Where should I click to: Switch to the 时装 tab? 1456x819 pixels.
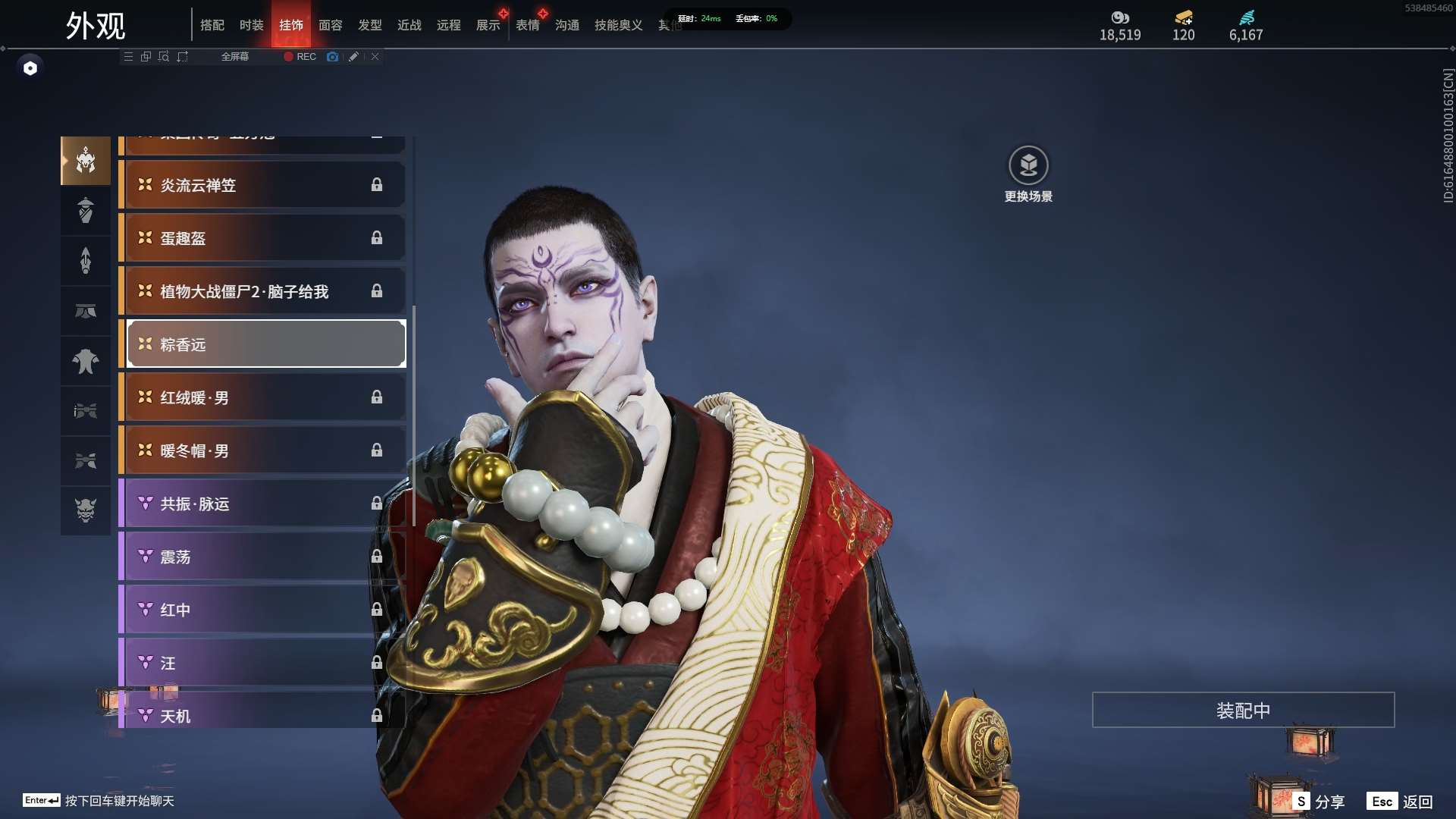click(251, 25)
